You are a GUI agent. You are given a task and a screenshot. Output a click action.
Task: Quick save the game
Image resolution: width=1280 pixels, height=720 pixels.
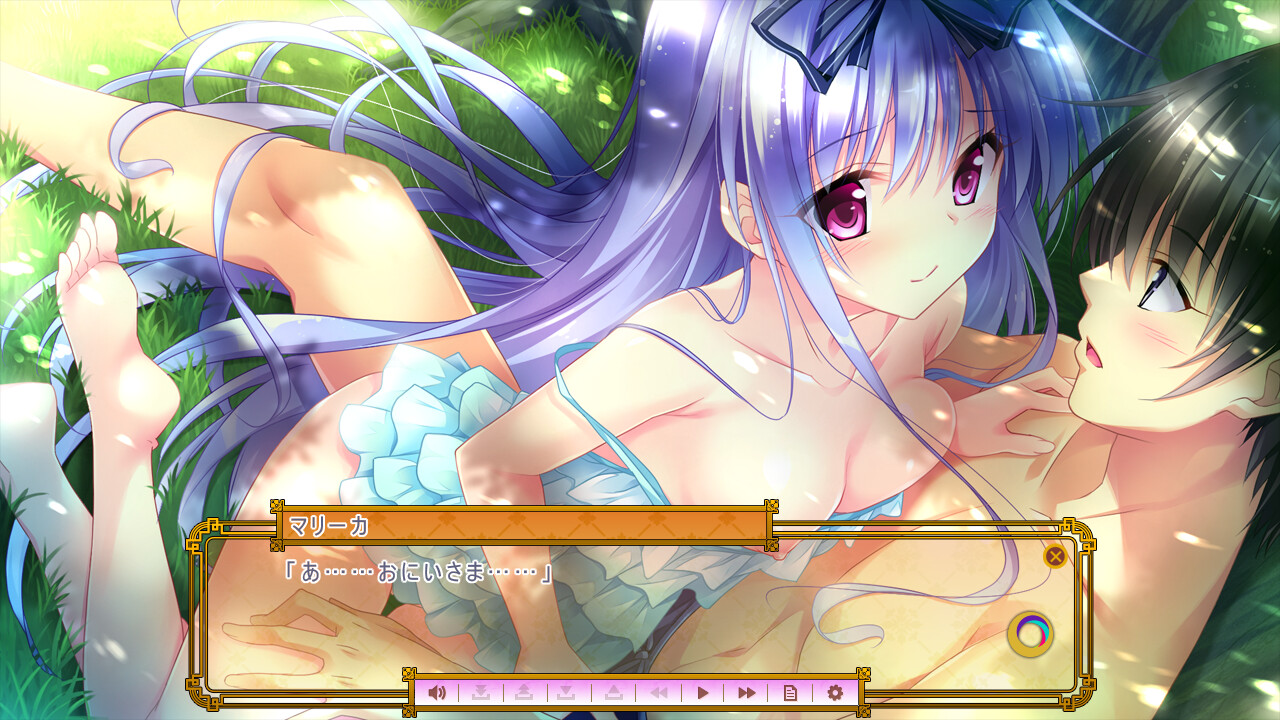pos(483,691)
